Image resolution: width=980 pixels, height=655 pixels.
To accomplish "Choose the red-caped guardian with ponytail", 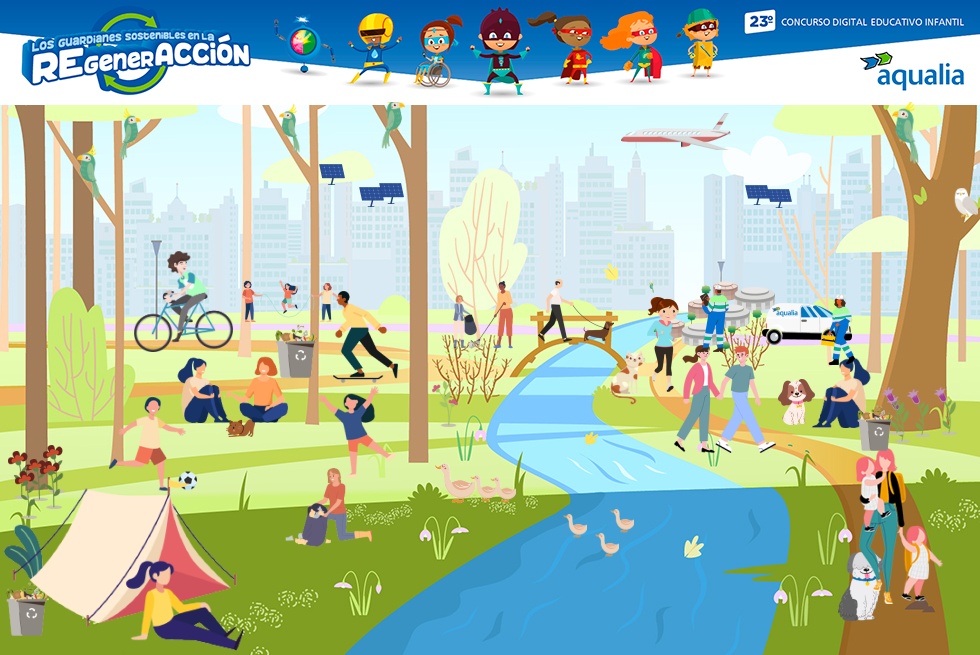I will [x=572, y=49].
